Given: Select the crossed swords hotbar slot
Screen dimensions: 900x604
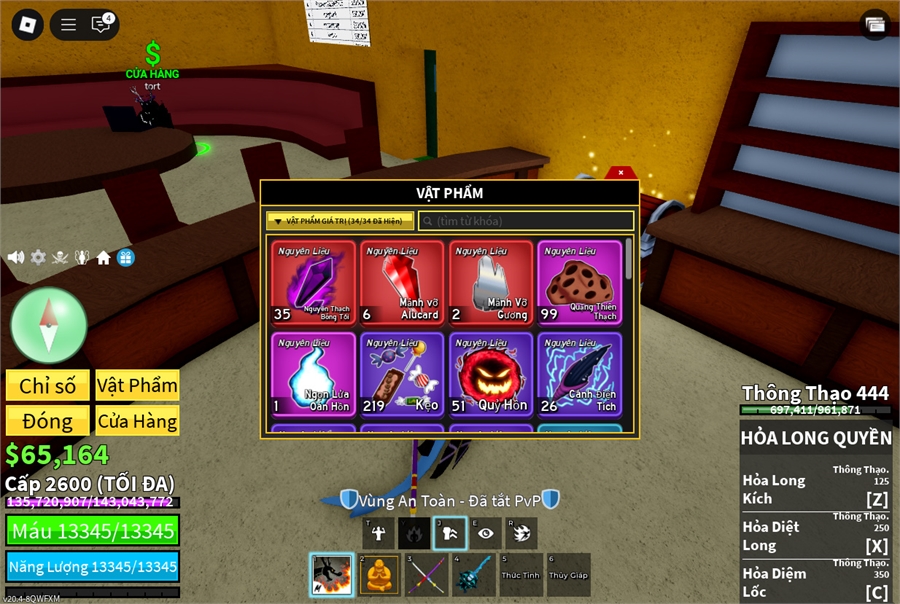Looking at the screenshot, I should tap(425, 575).
